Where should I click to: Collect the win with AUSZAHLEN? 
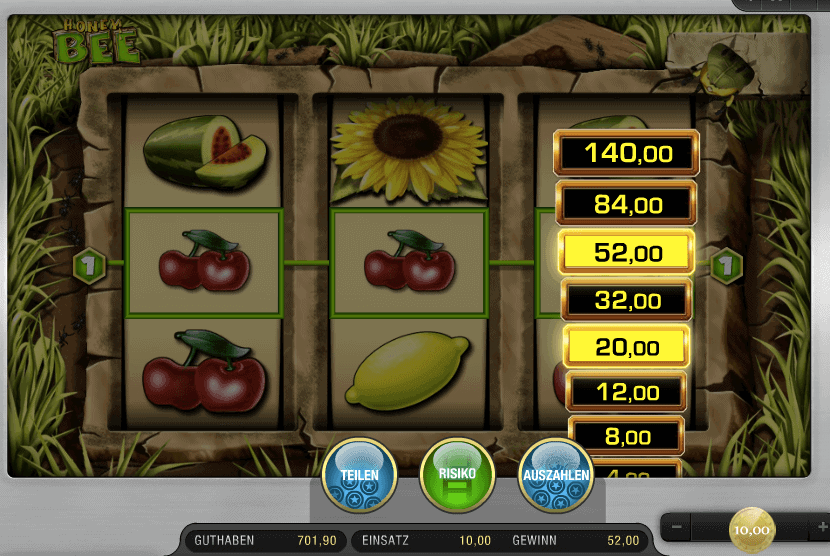[556, 476]
